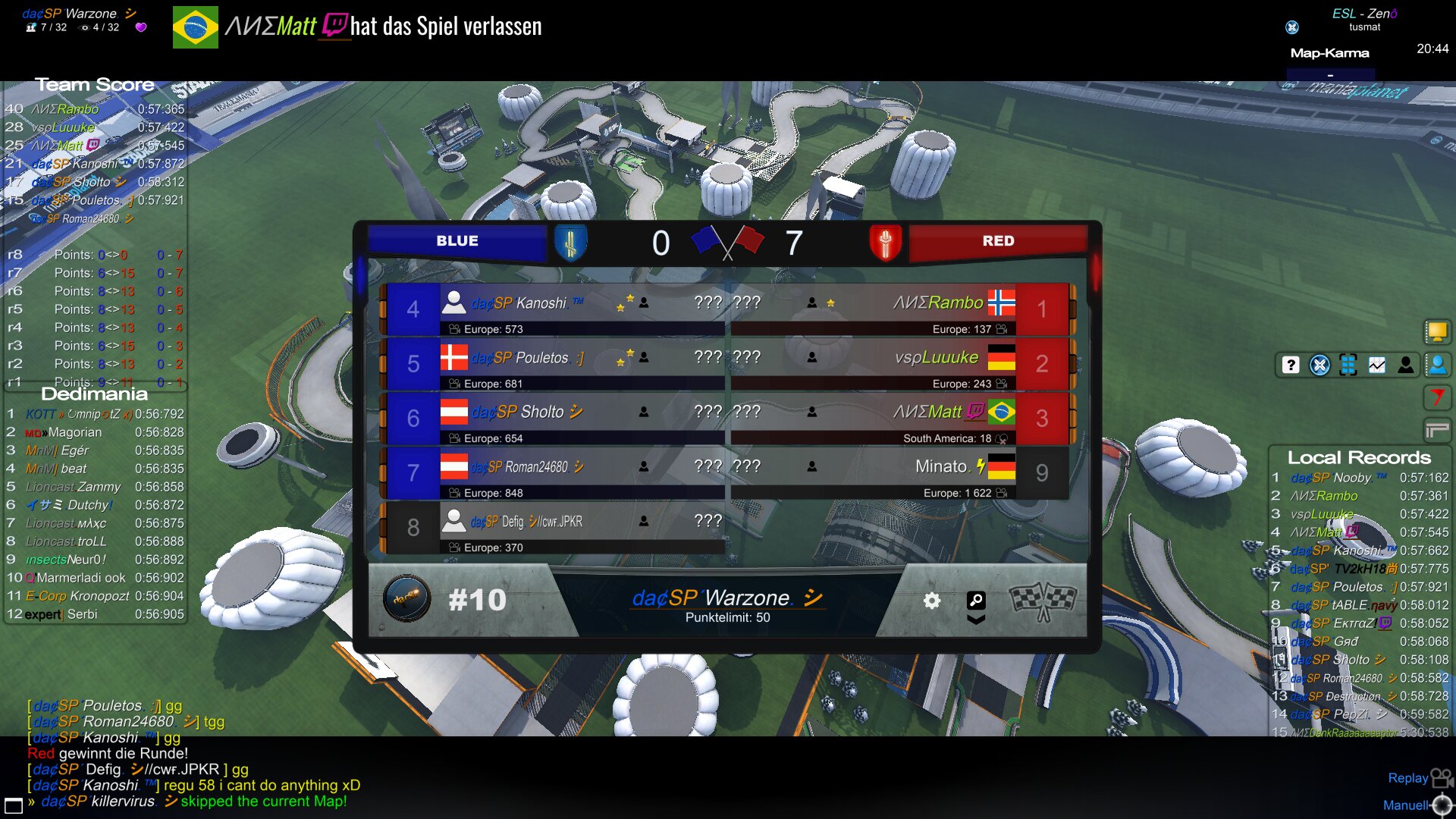
Task: Click the purple heart icon in server info
Action: click(x=141, y=27)
